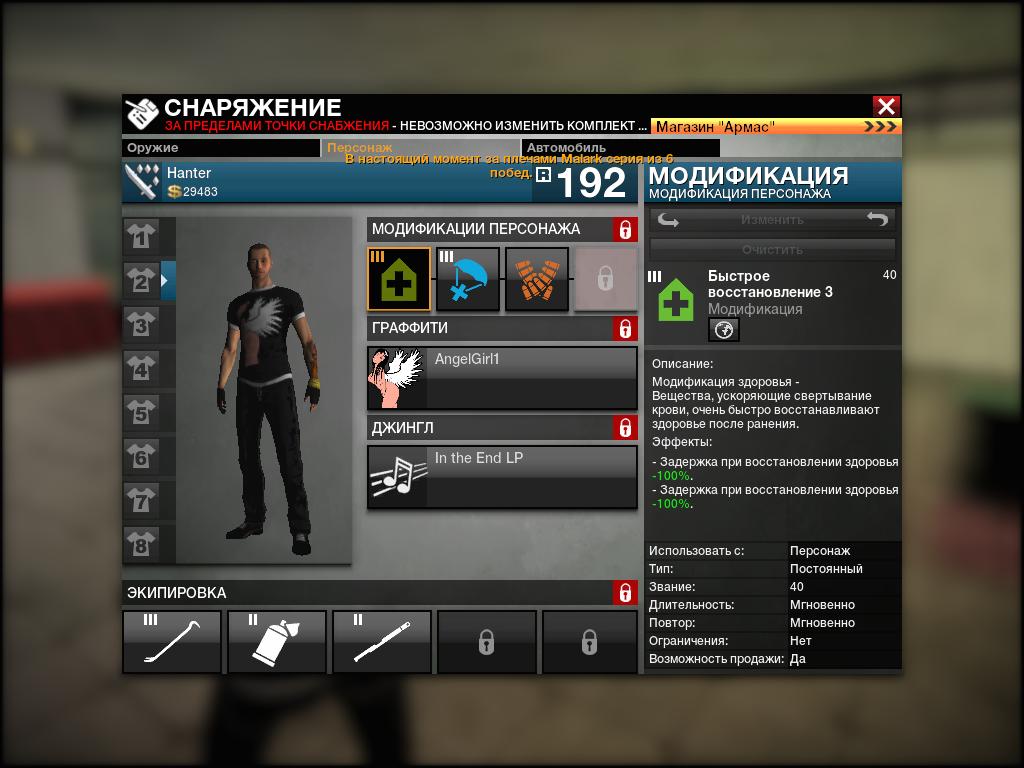Image resolution: width=1024 pixels, height=768 pixels.
Task: Select the blue parachute modification slot
Action: point(468,279)
